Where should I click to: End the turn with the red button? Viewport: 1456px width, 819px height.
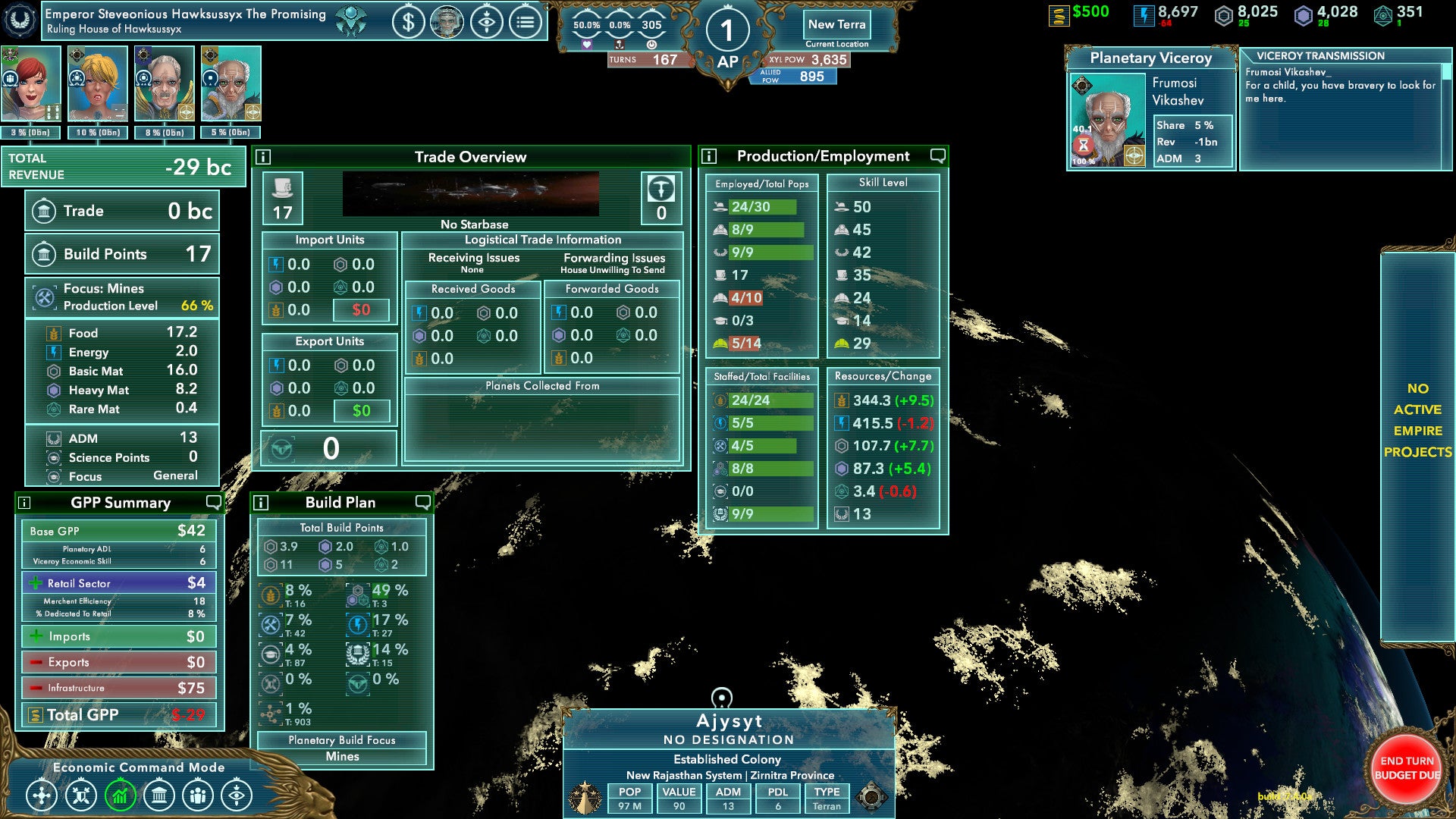tap(1406, 767)
